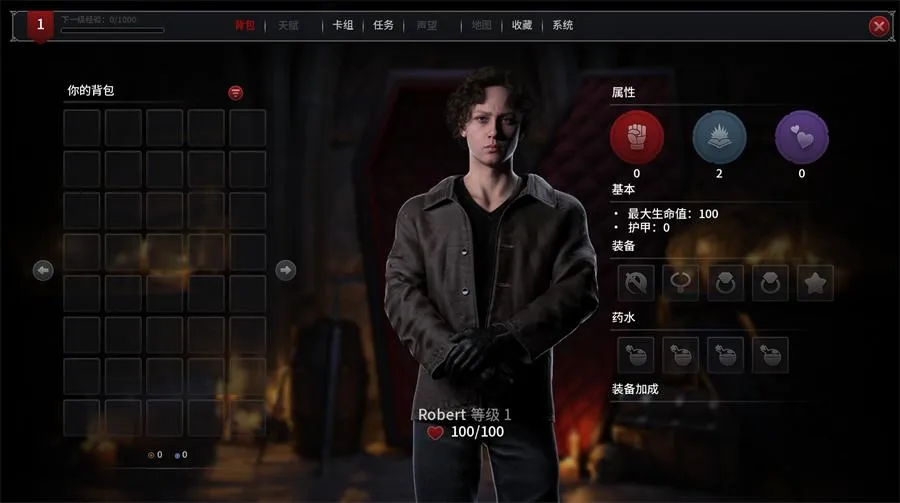Select the blue book intellect attribute

tap(719, 137)
